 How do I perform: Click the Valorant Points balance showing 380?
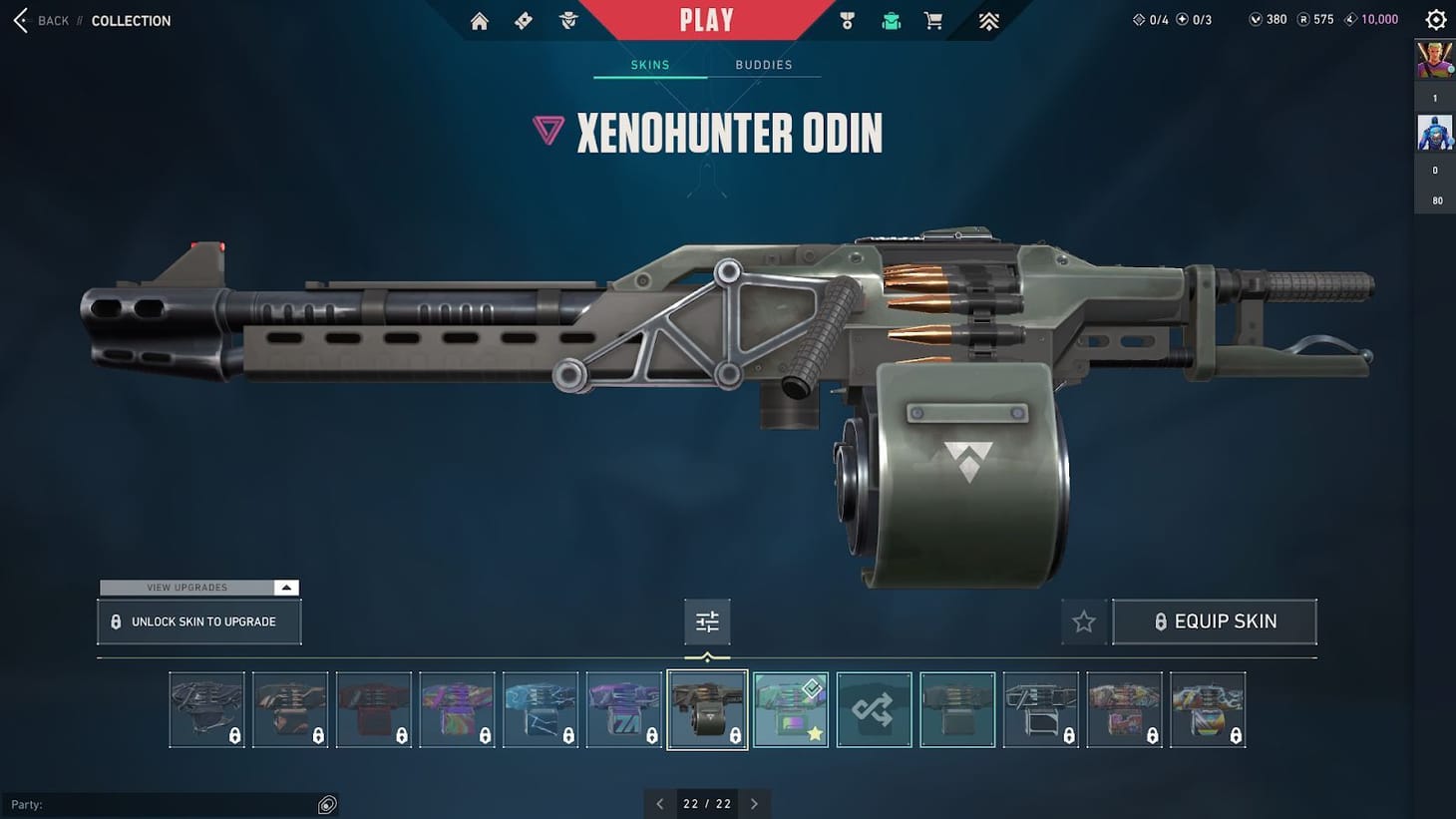point(1267,19)
